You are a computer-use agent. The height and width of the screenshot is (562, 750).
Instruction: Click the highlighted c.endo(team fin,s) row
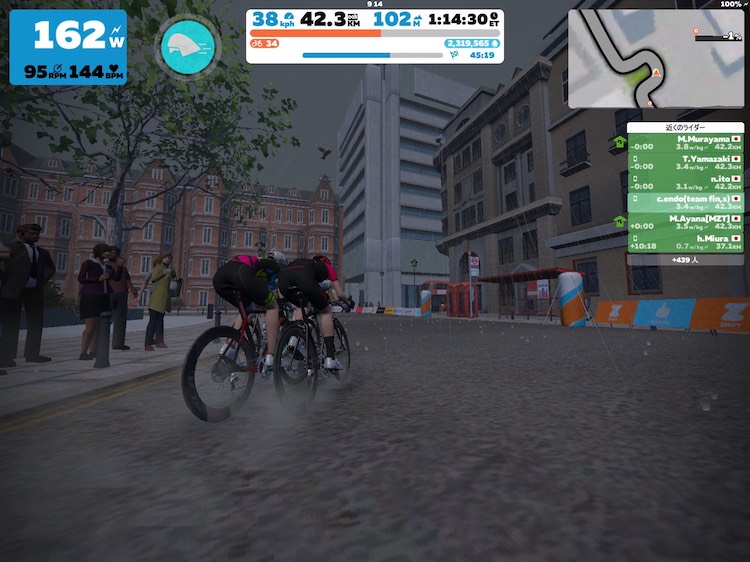click(x=685, y=201)
